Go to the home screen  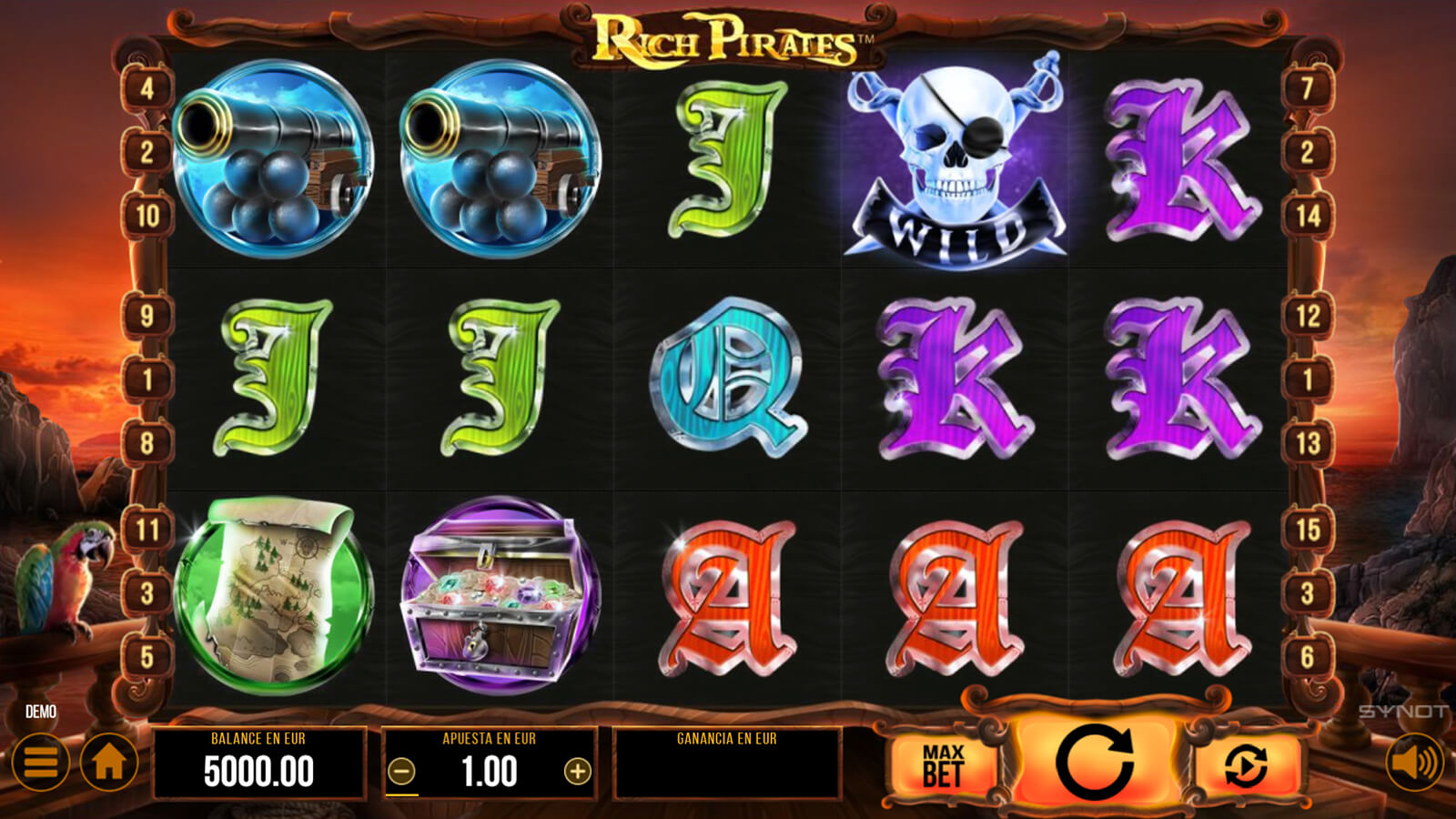click(109, 762)
